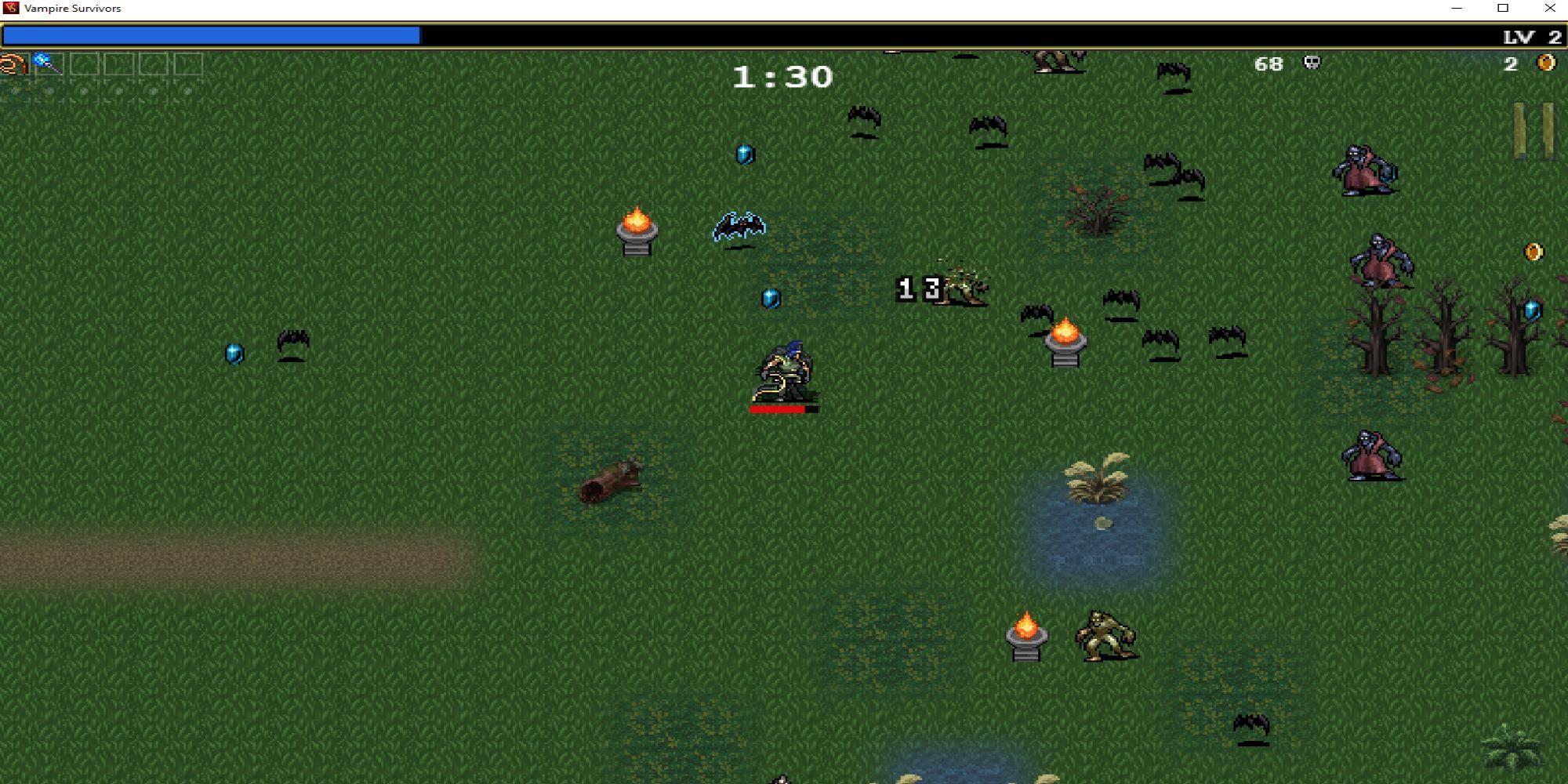Image resolution: width=1568 pixels, height=784 pixels.
Task: Click the Vampire Survivors title bar icon
Action: (x=9, y=8)
